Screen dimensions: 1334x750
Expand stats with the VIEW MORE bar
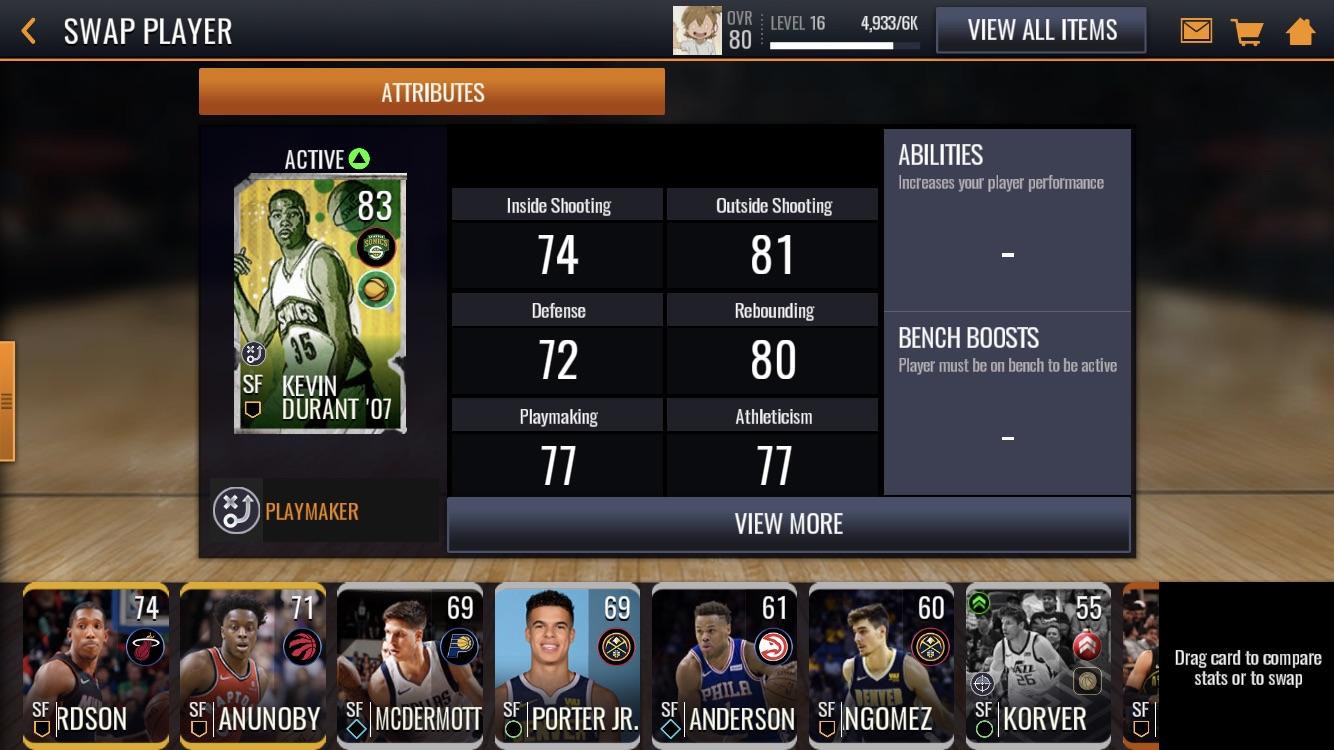pyautogui.click(x=789, y=524)
